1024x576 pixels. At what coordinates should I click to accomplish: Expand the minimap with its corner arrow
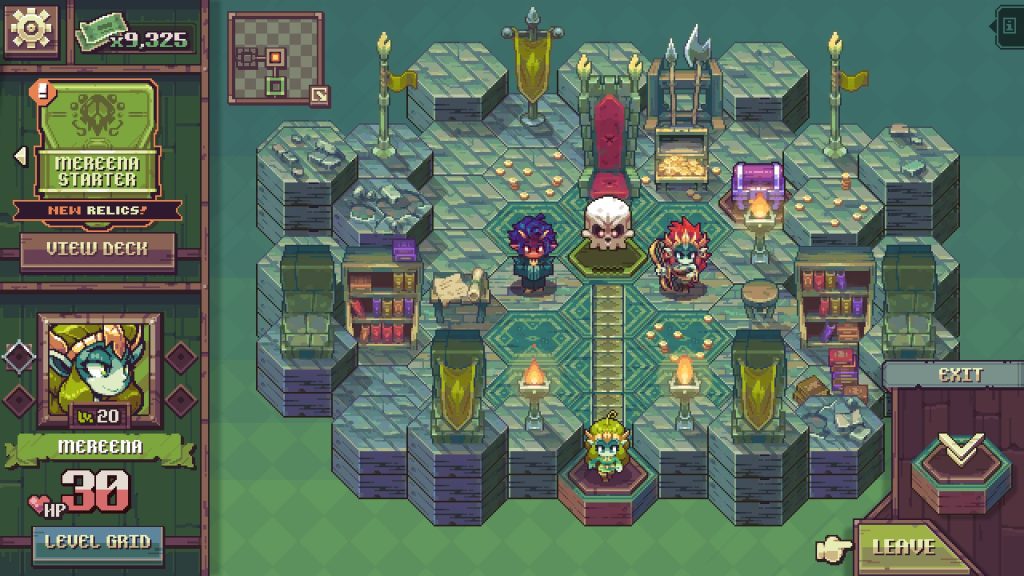point(319,95)
